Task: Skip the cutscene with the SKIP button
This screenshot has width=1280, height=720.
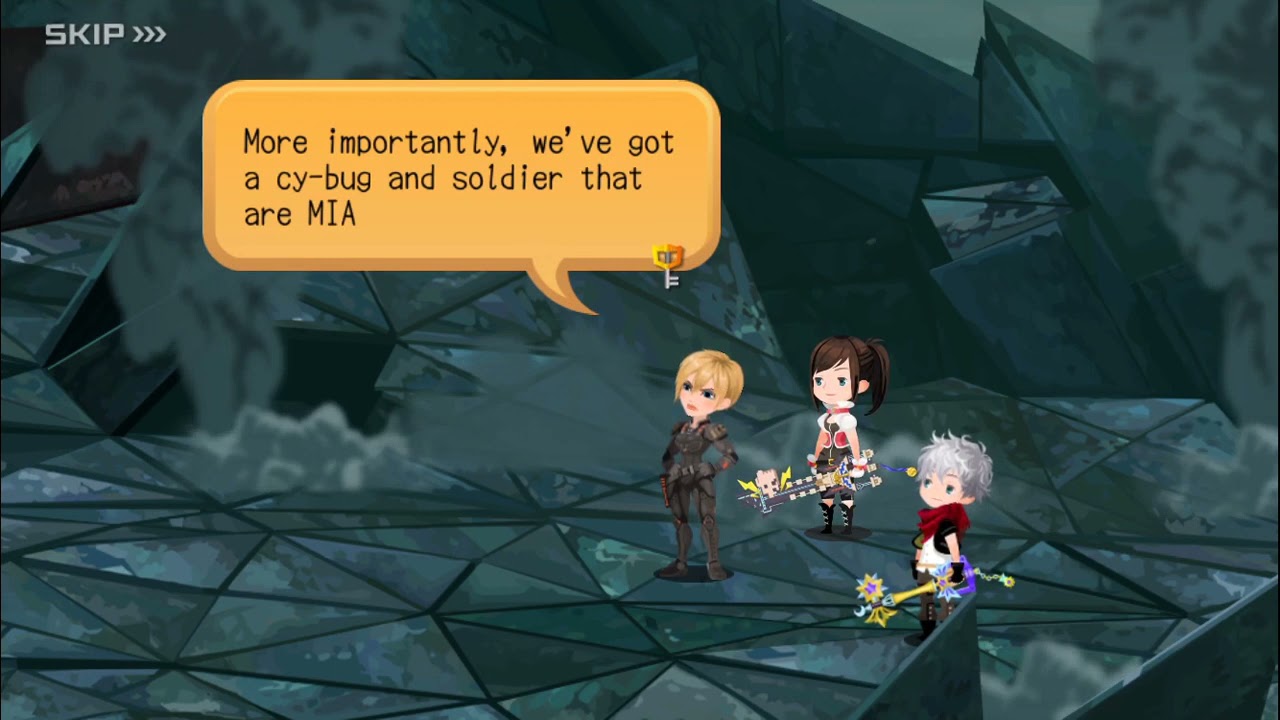Action: click(105, 35)
